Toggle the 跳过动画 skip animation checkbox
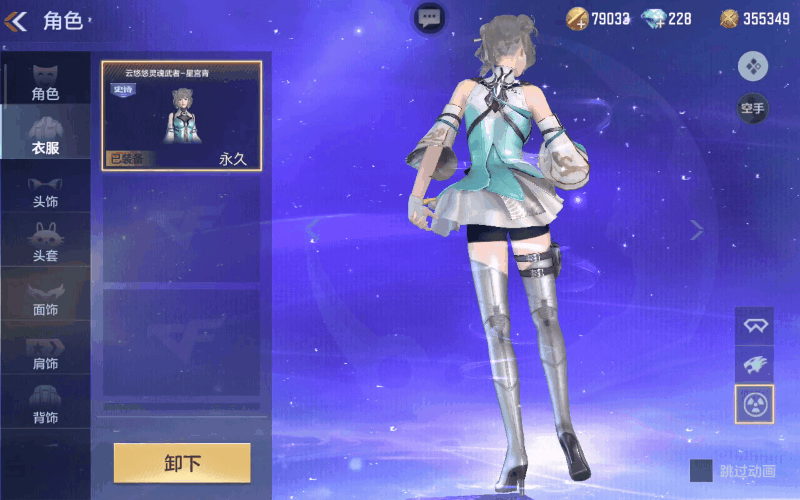Screen dimensions: 800x500 (x=701, y=470)
